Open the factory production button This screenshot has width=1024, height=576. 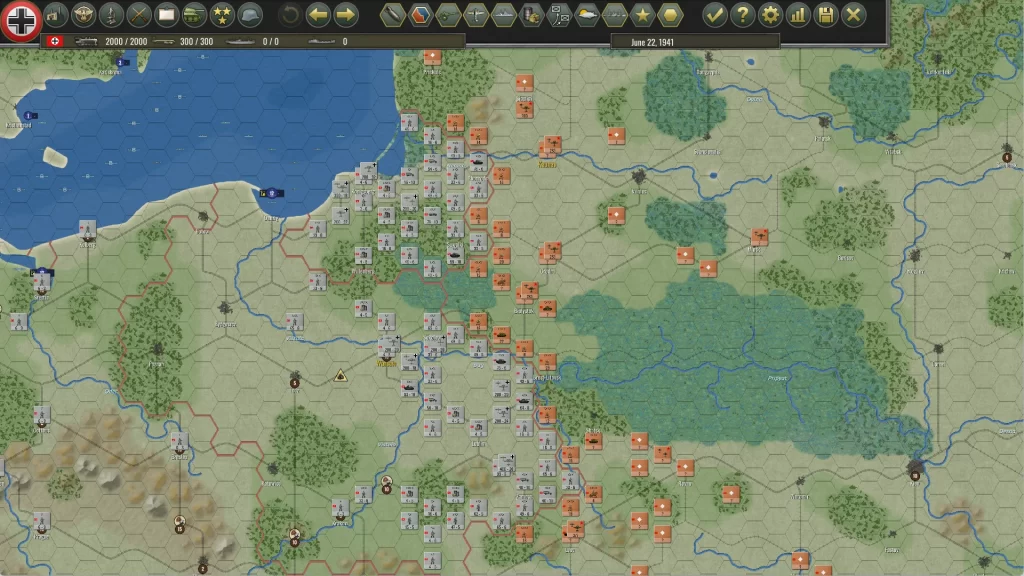coord(55,15)
